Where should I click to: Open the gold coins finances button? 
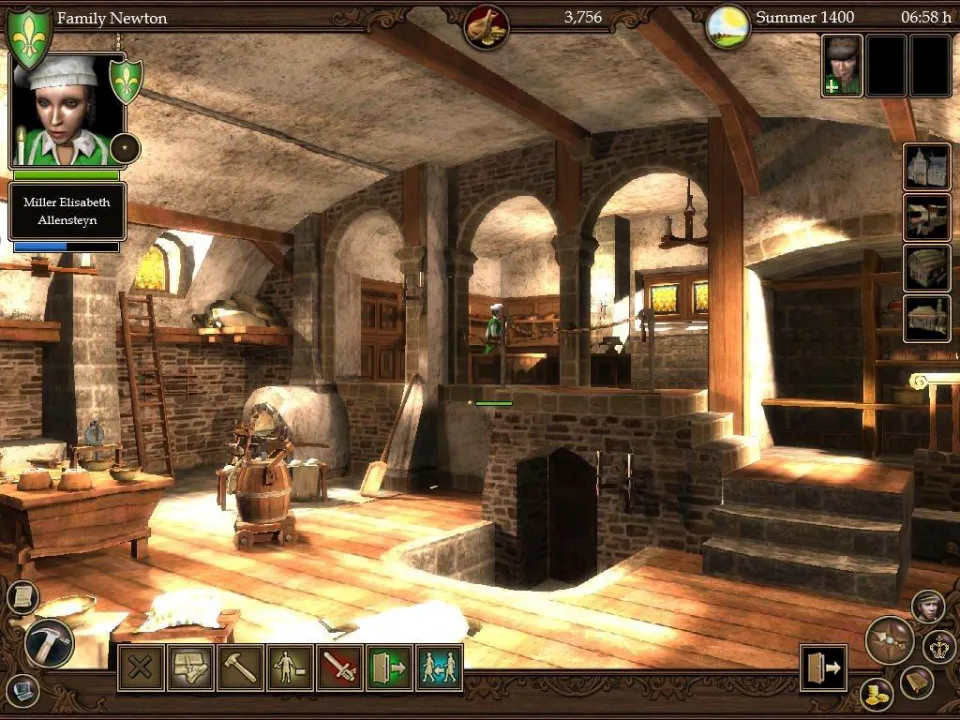coord(876,694)
